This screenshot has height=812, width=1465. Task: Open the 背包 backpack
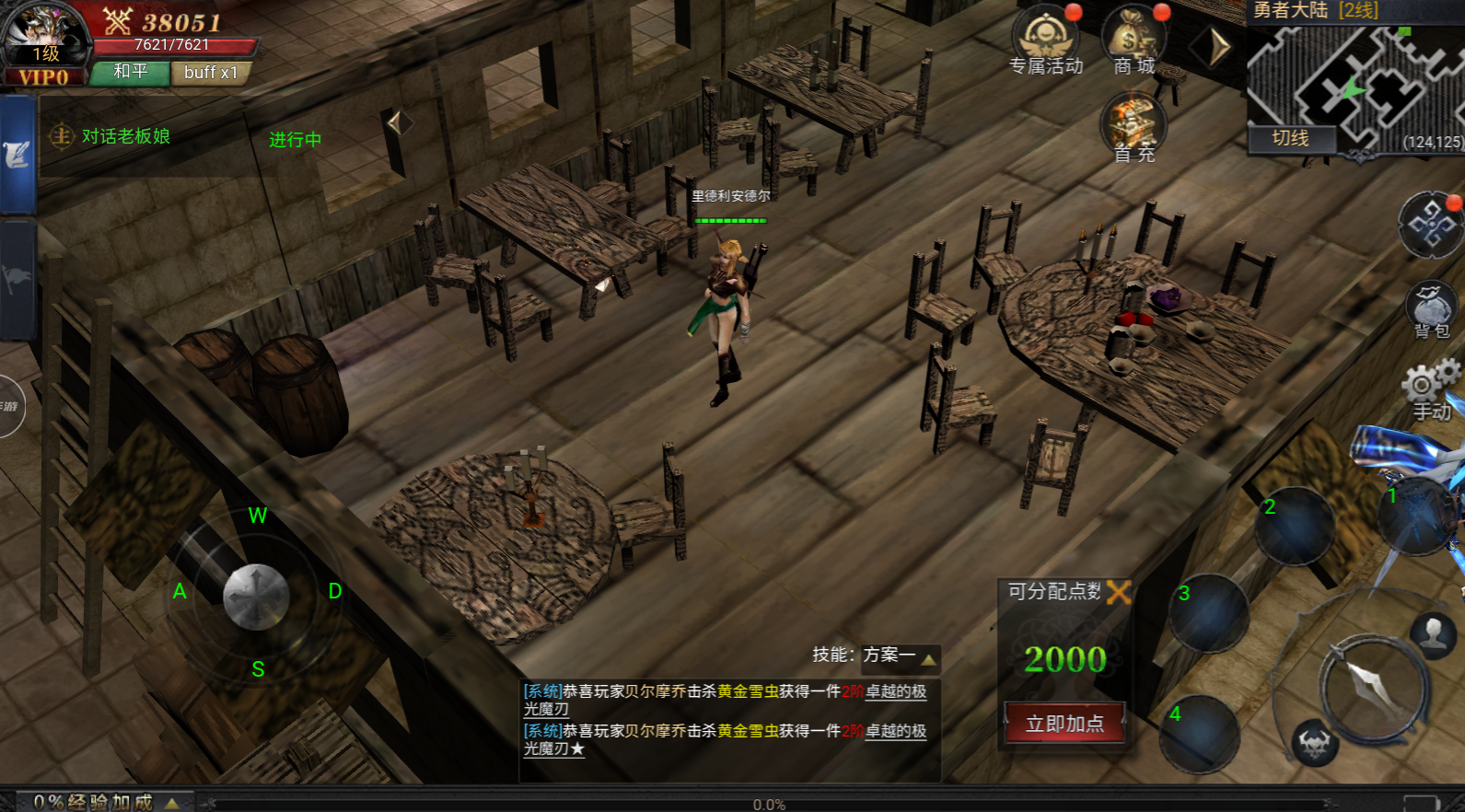pyautogui.click(x=1431, y=308)
